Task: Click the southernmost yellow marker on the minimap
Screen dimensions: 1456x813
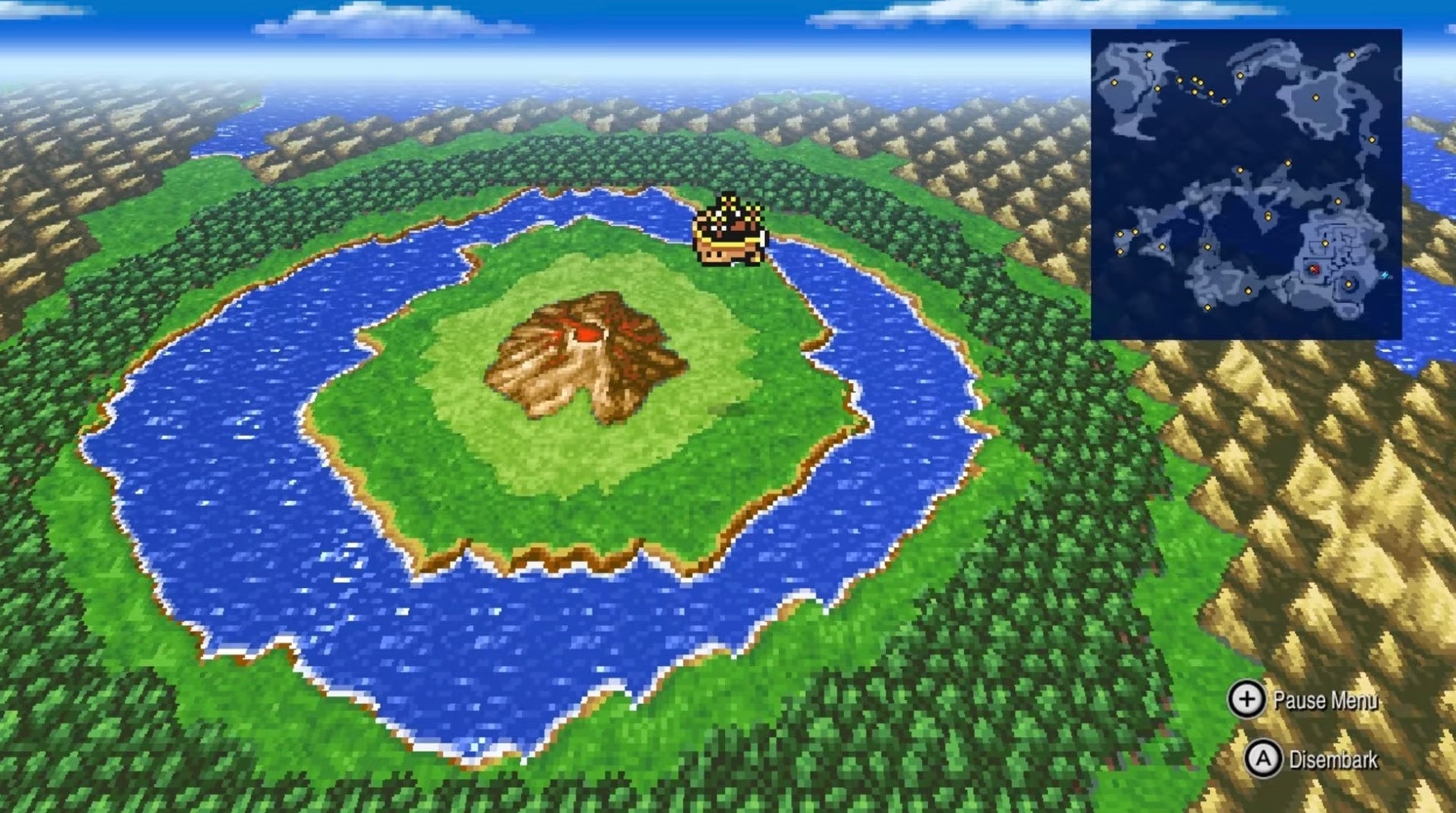Action: tap(1208, 307)
